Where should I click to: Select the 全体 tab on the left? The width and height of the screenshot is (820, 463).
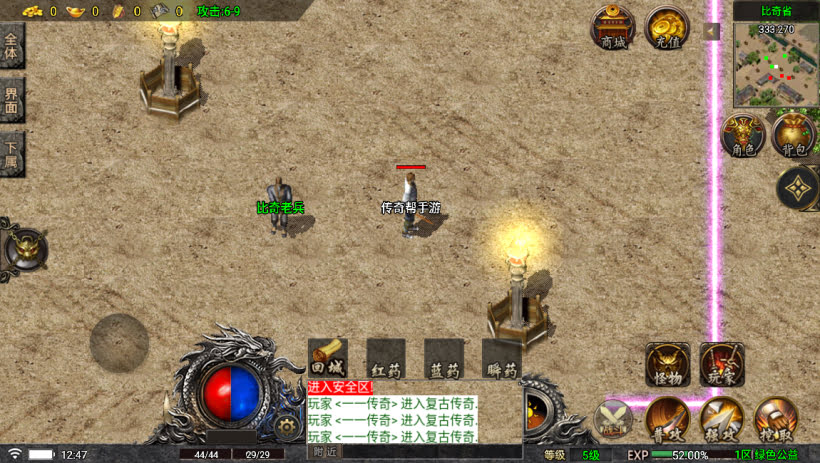click(x=12, y=47)
